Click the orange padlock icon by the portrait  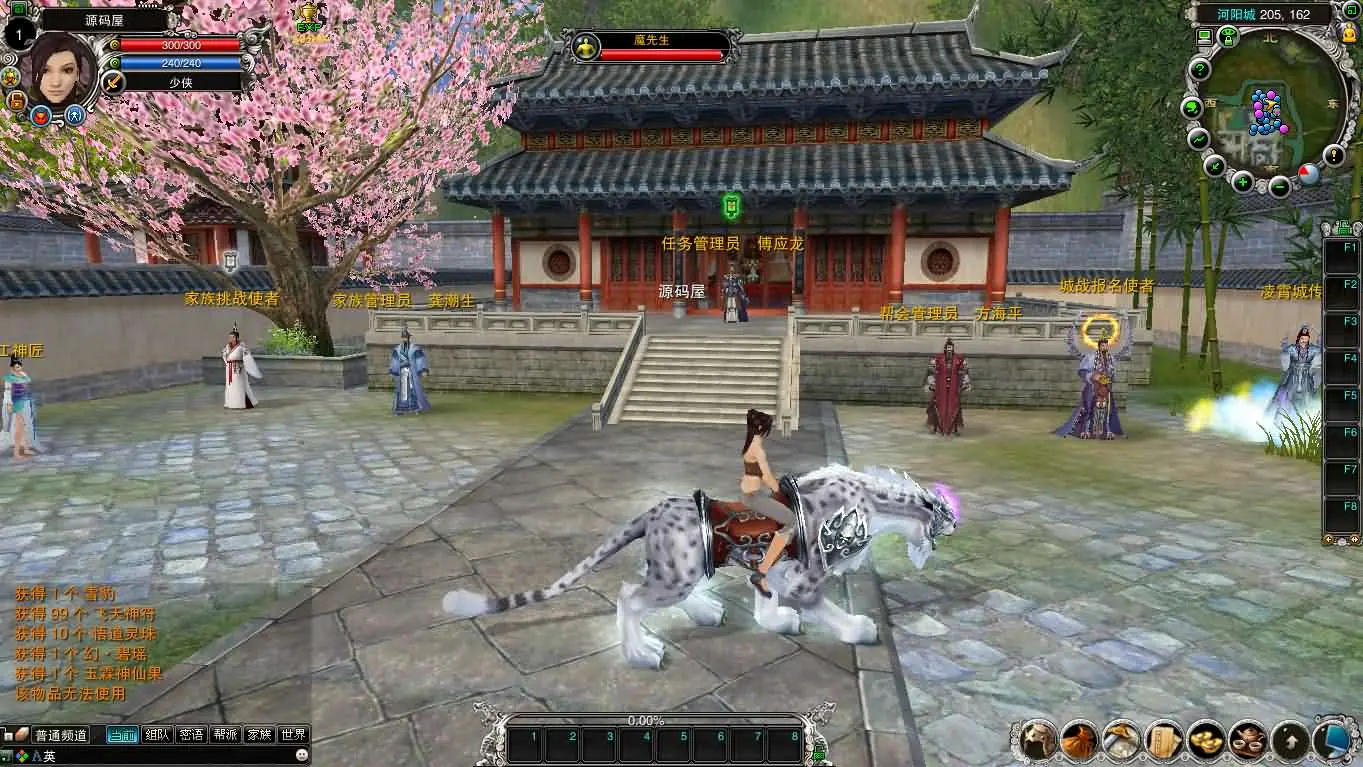click(16, 101)
